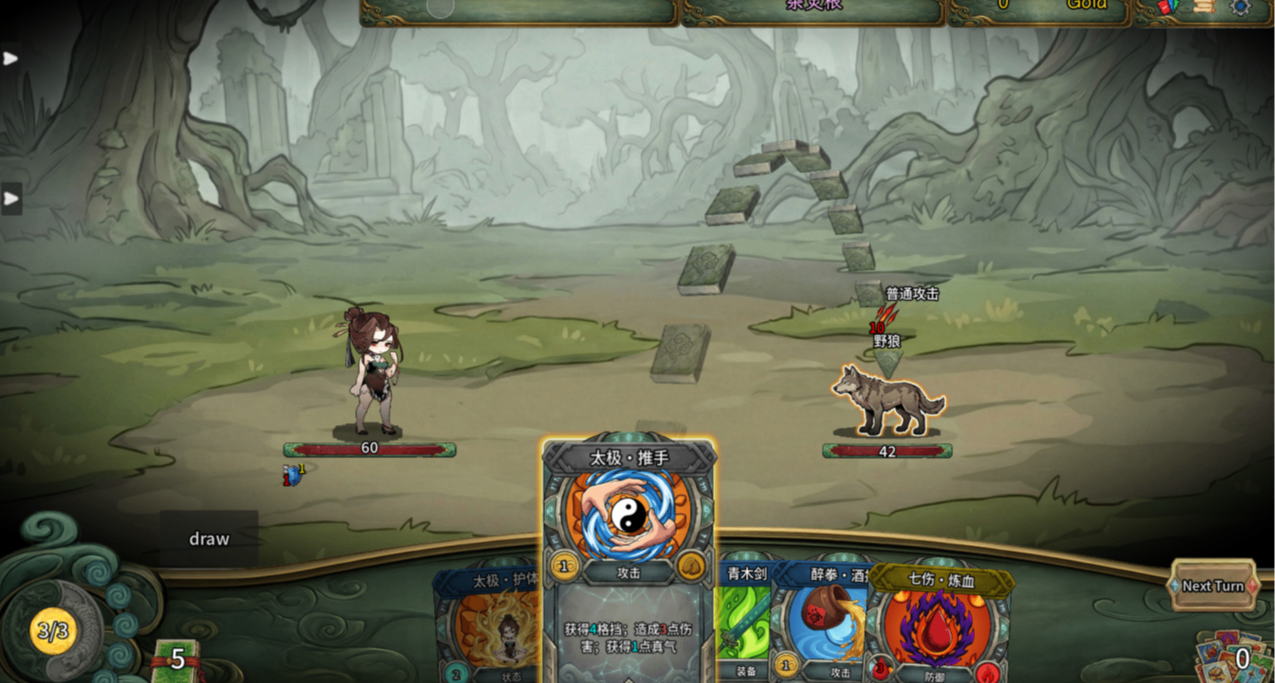The height and width of the screenshot is (683, 1275).
Task: Click the lower left-edge arrow tab
Action: click(11, 198)
